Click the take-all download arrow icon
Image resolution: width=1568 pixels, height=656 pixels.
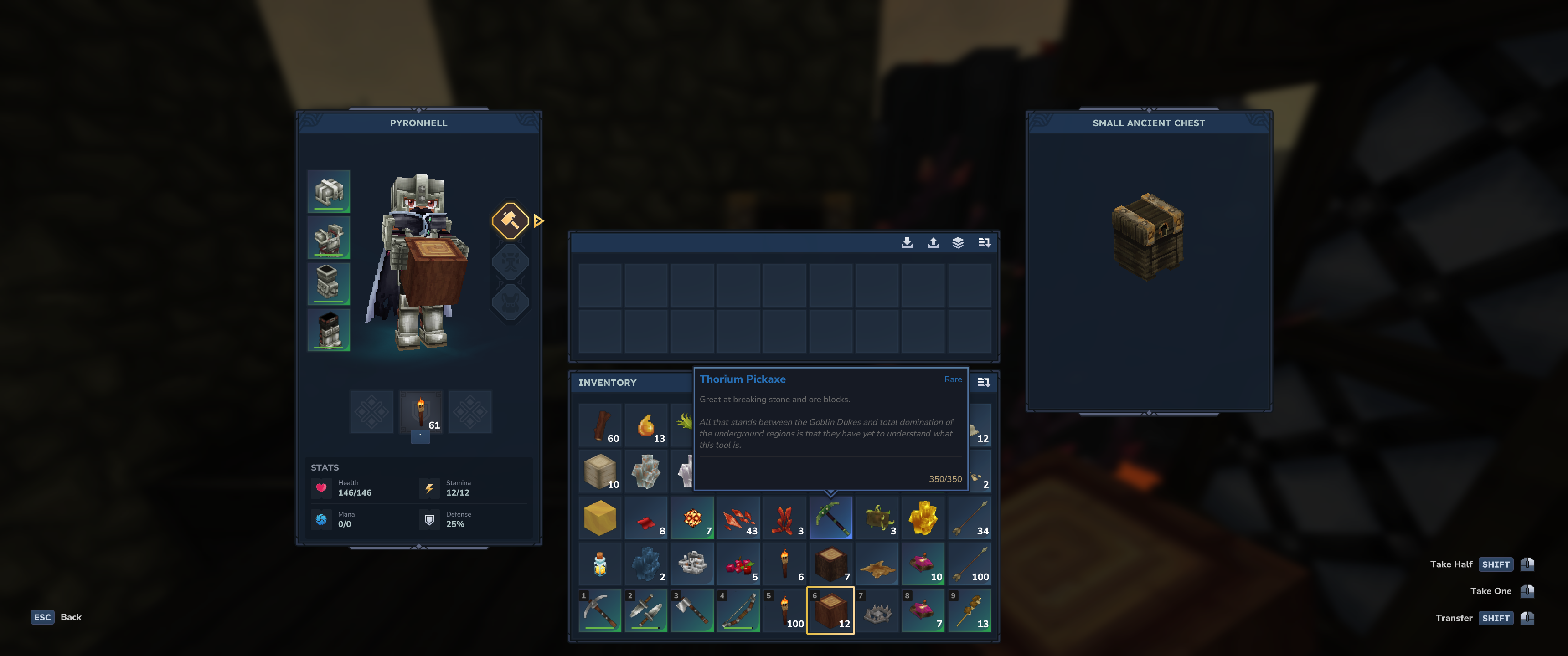pos(906,243)
